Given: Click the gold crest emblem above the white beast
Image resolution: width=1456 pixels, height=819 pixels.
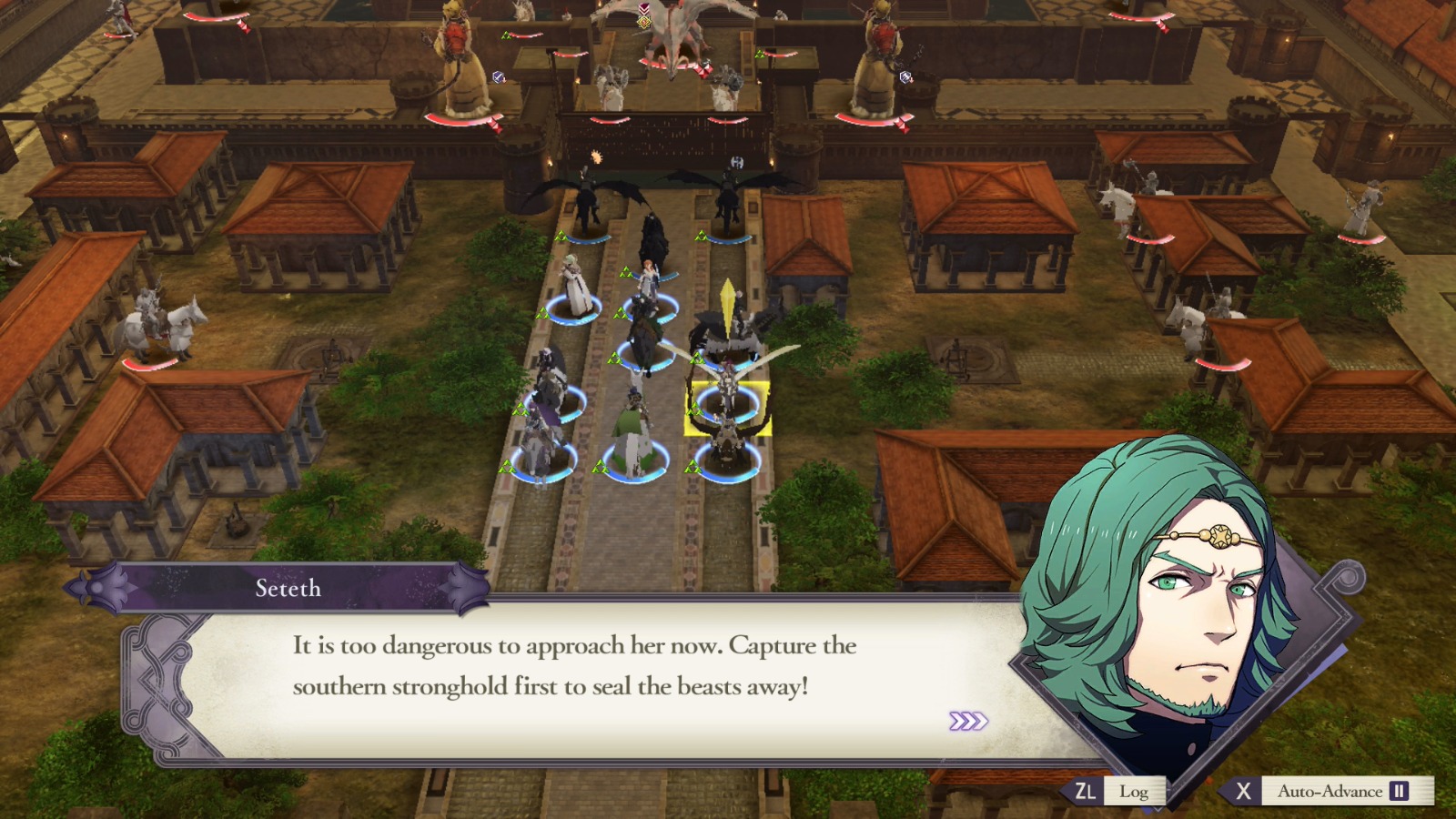Looking at the screenshot, I should pos(644,22).
